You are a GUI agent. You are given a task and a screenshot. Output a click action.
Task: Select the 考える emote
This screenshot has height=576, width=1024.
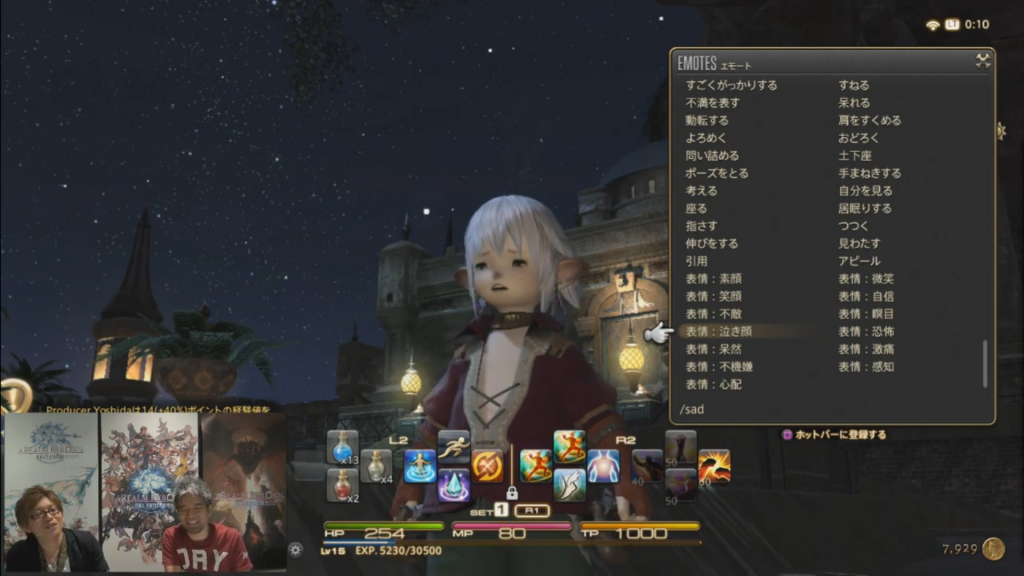(701, 190)
